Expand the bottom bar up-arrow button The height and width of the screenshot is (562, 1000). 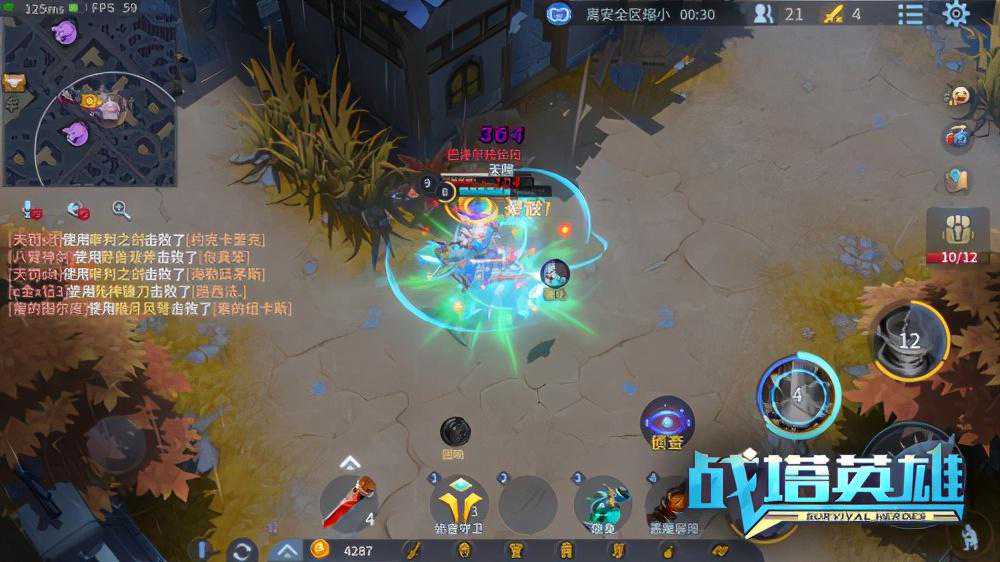click(x=285, y=550)
